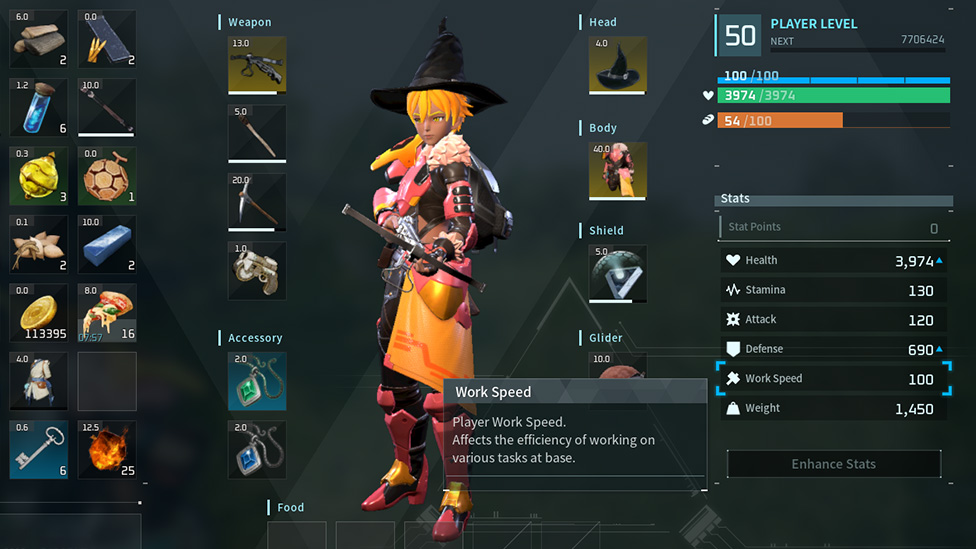Image resolution: width=976 pixels, height=549 pixels.
Task: Click the pizza food item
Action: (107, 312)
